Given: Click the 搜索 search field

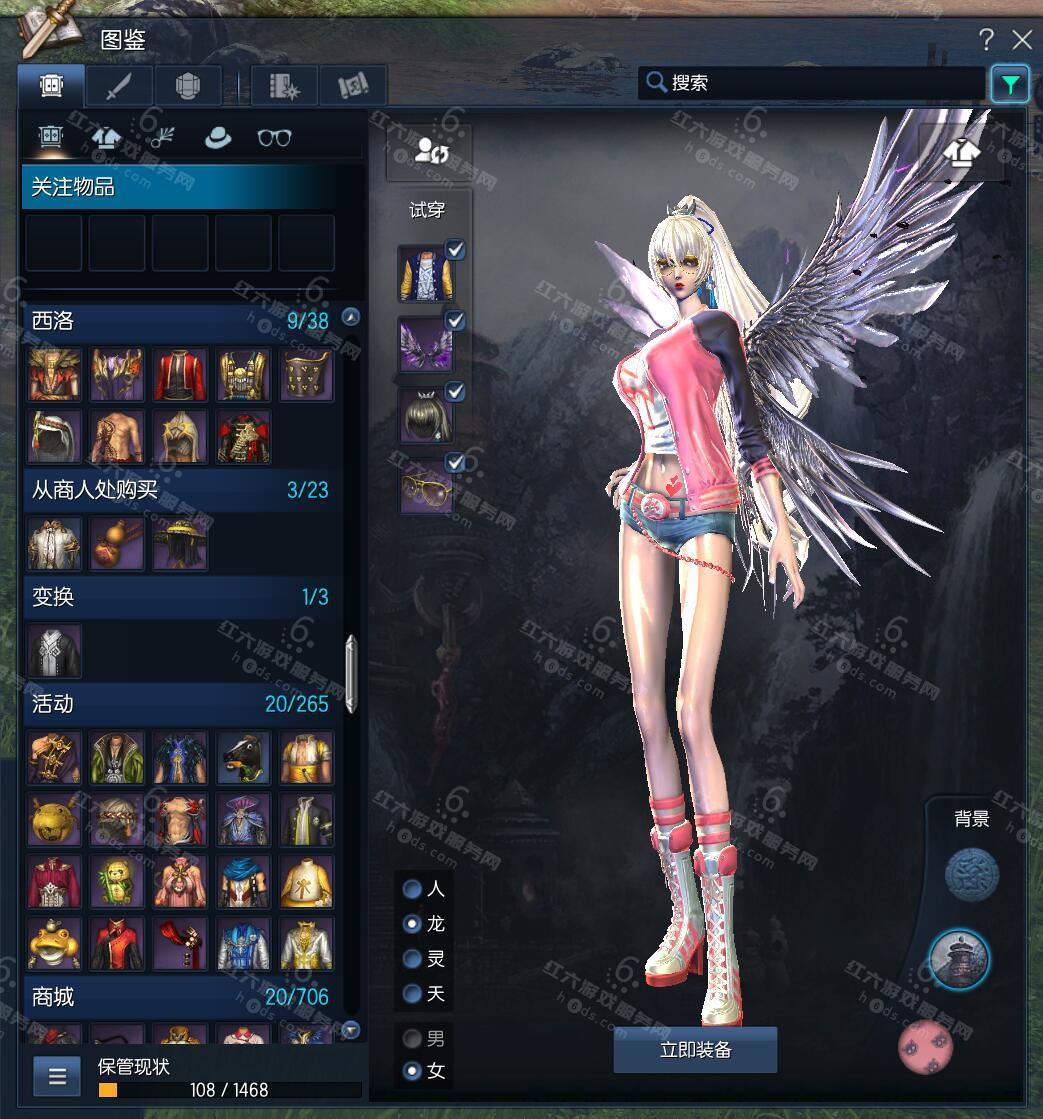Looking at the screenshot, I should (810, 83).
